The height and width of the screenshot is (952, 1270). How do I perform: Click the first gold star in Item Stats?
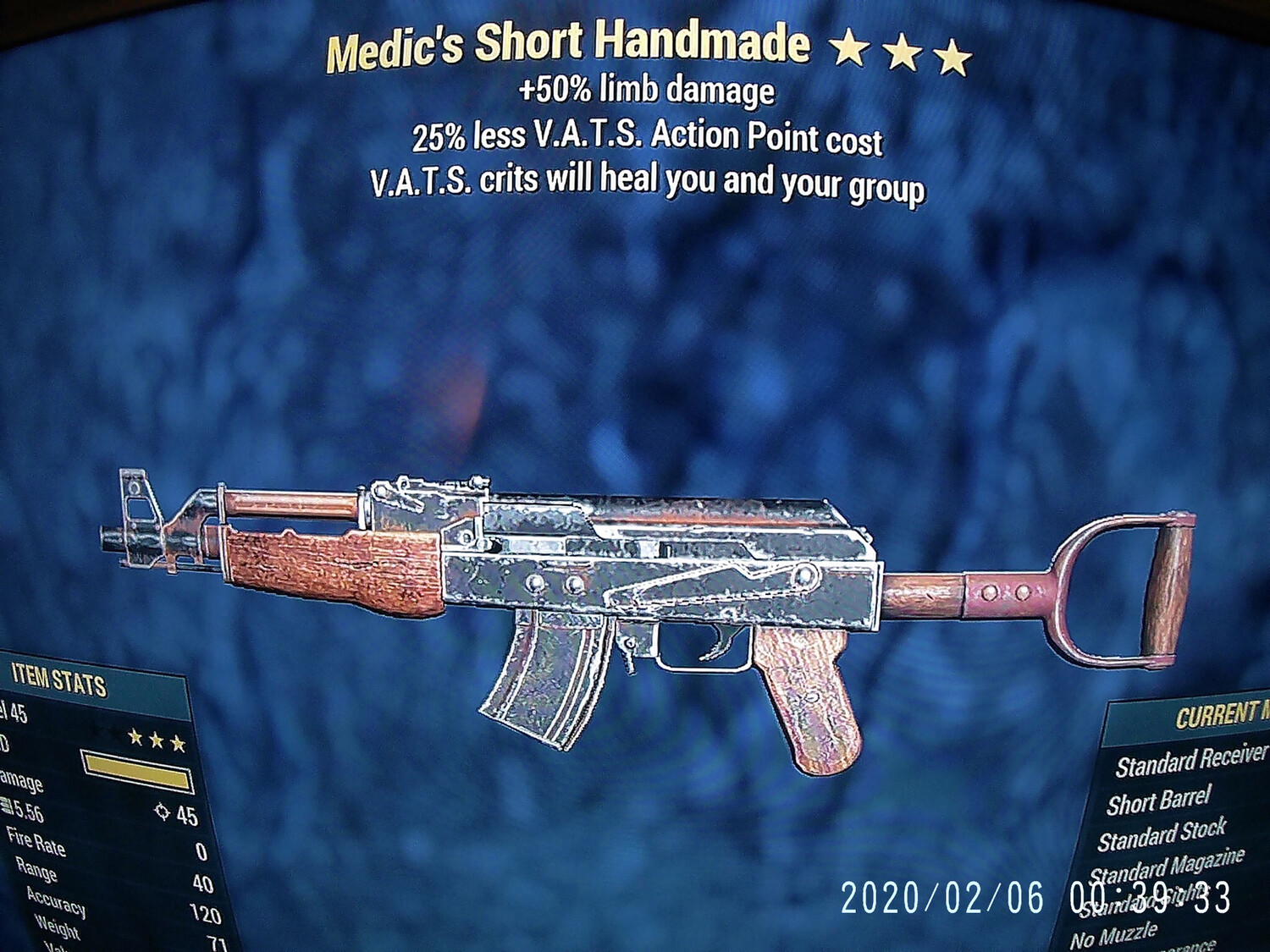point(134,739)
